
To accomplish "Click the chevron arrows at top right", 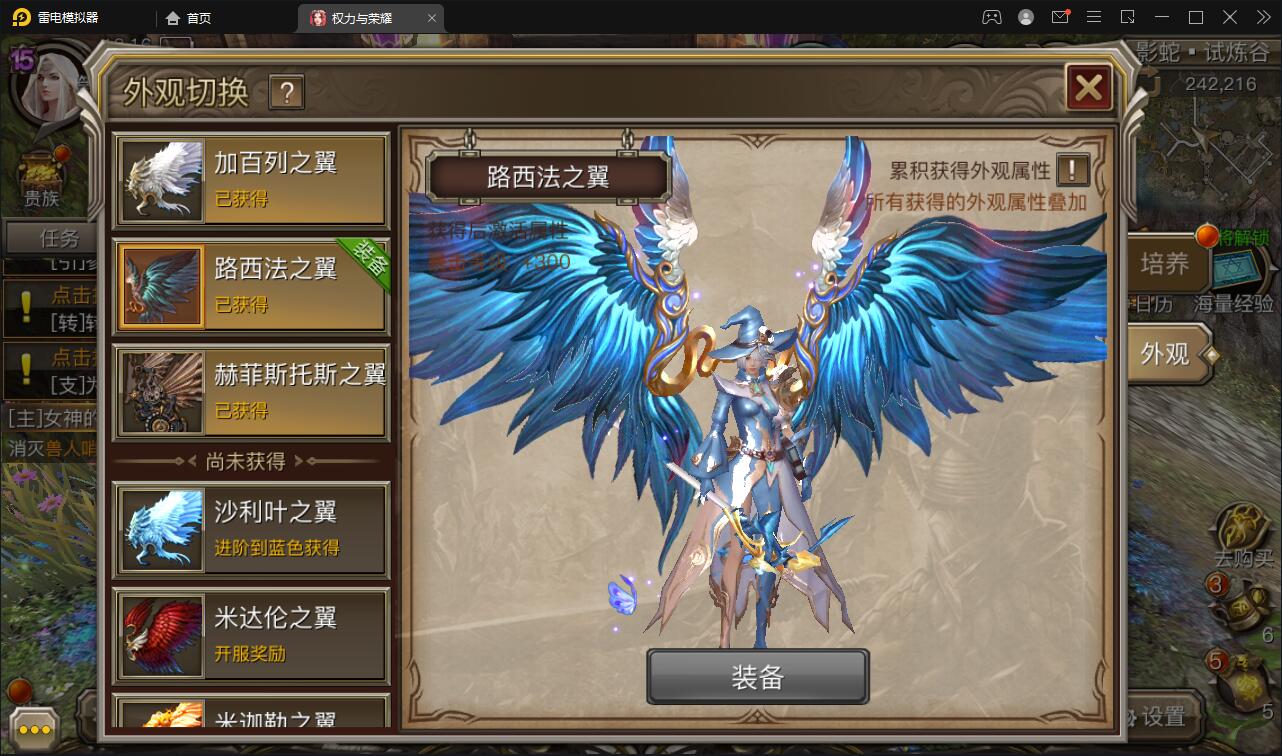I will 1262,17.
